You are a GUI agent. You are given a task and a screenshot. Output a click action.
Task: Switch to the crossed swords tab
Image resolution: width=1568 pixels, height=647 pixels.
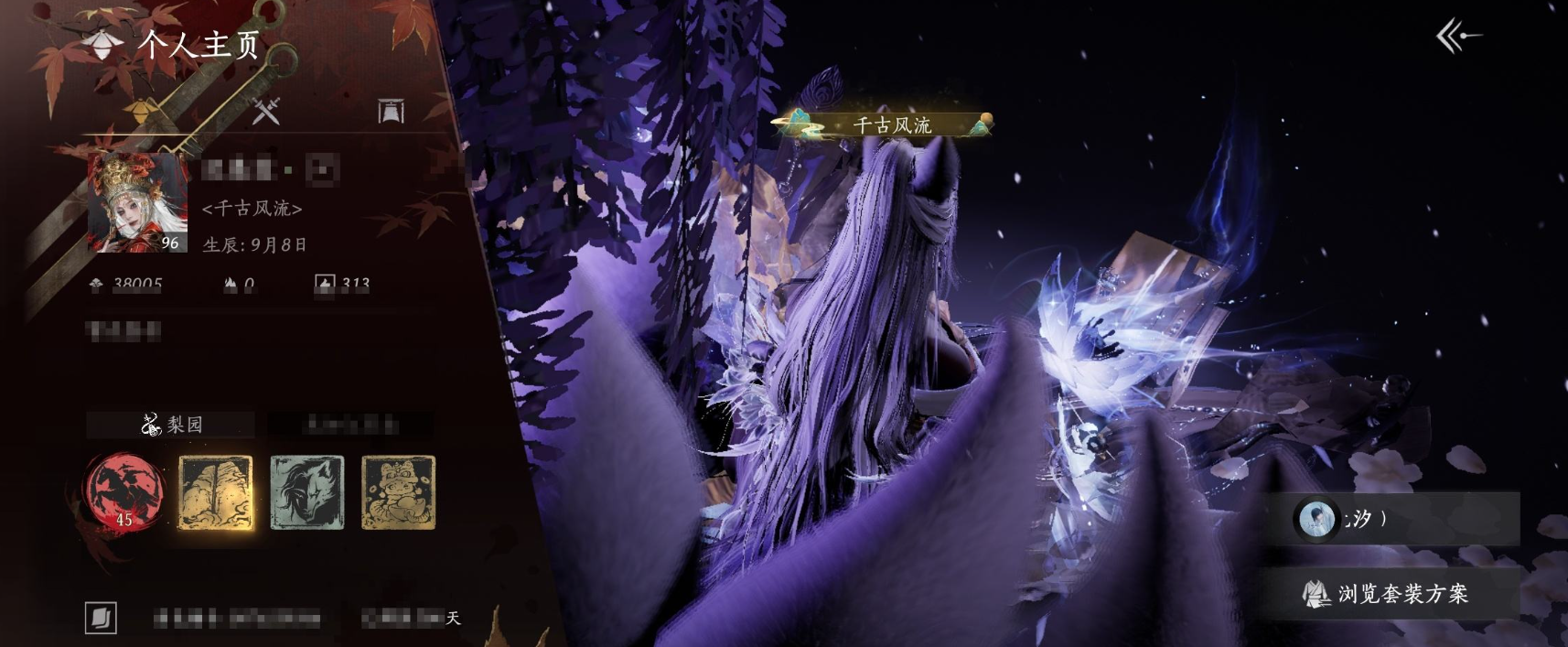266,112
